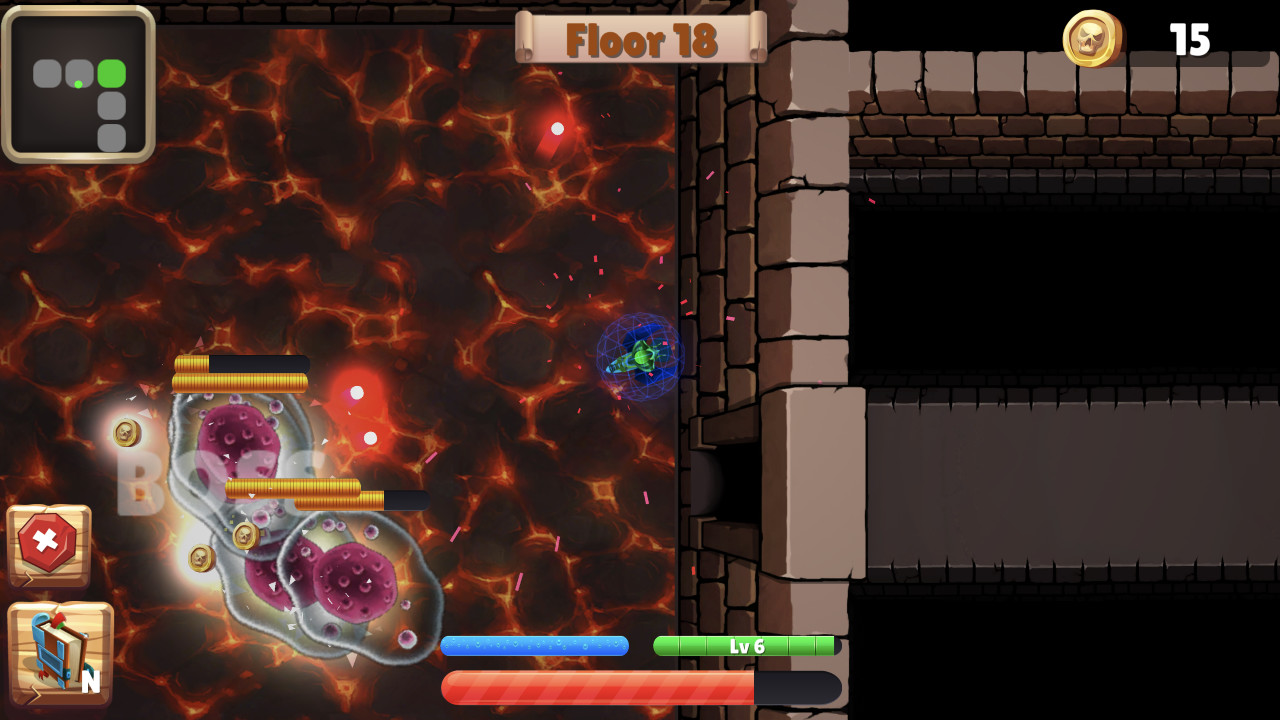Click the green Lv 6 experience bar
The image size is (1280, 720).
pyautogui.click(x=744, y=645)
